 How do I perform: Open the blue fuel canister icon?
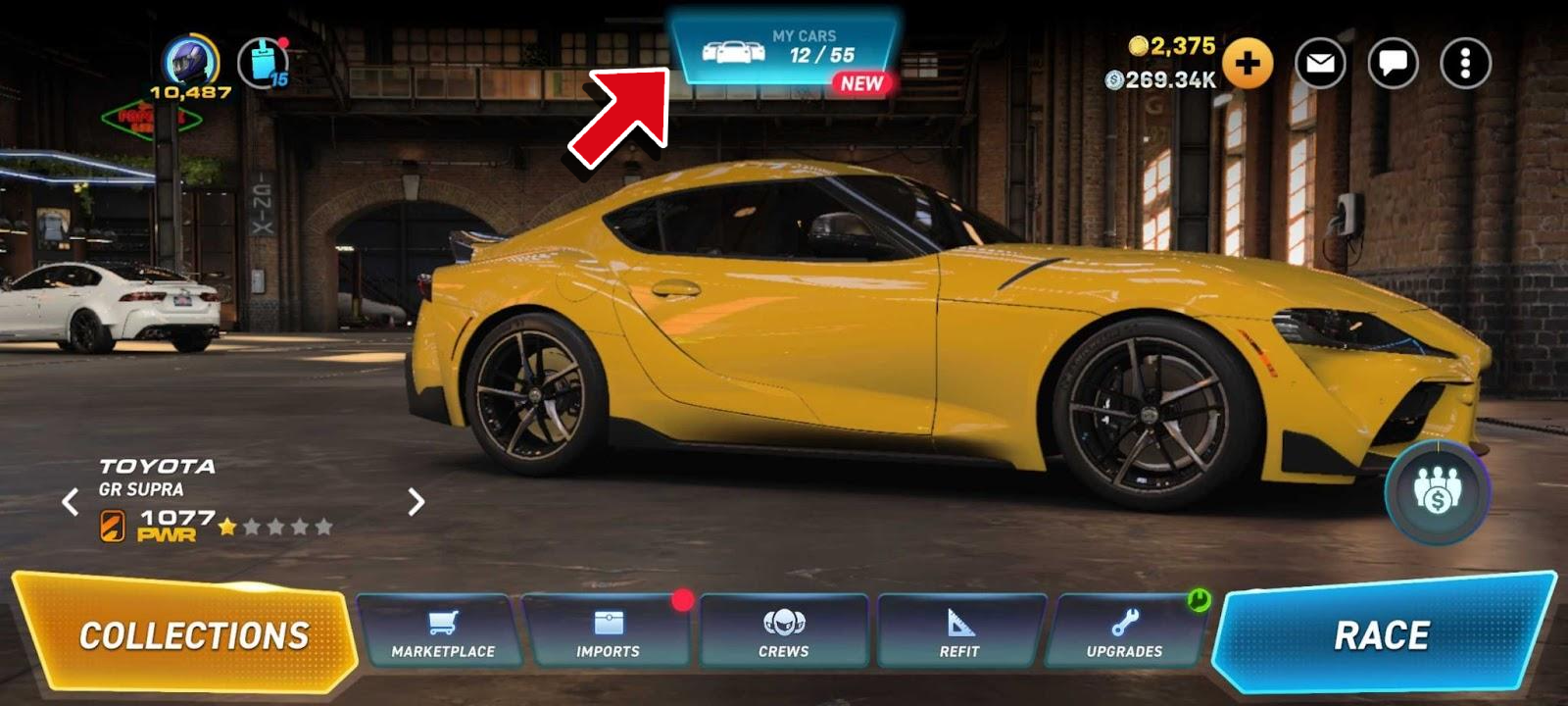[x=262, y=63]
